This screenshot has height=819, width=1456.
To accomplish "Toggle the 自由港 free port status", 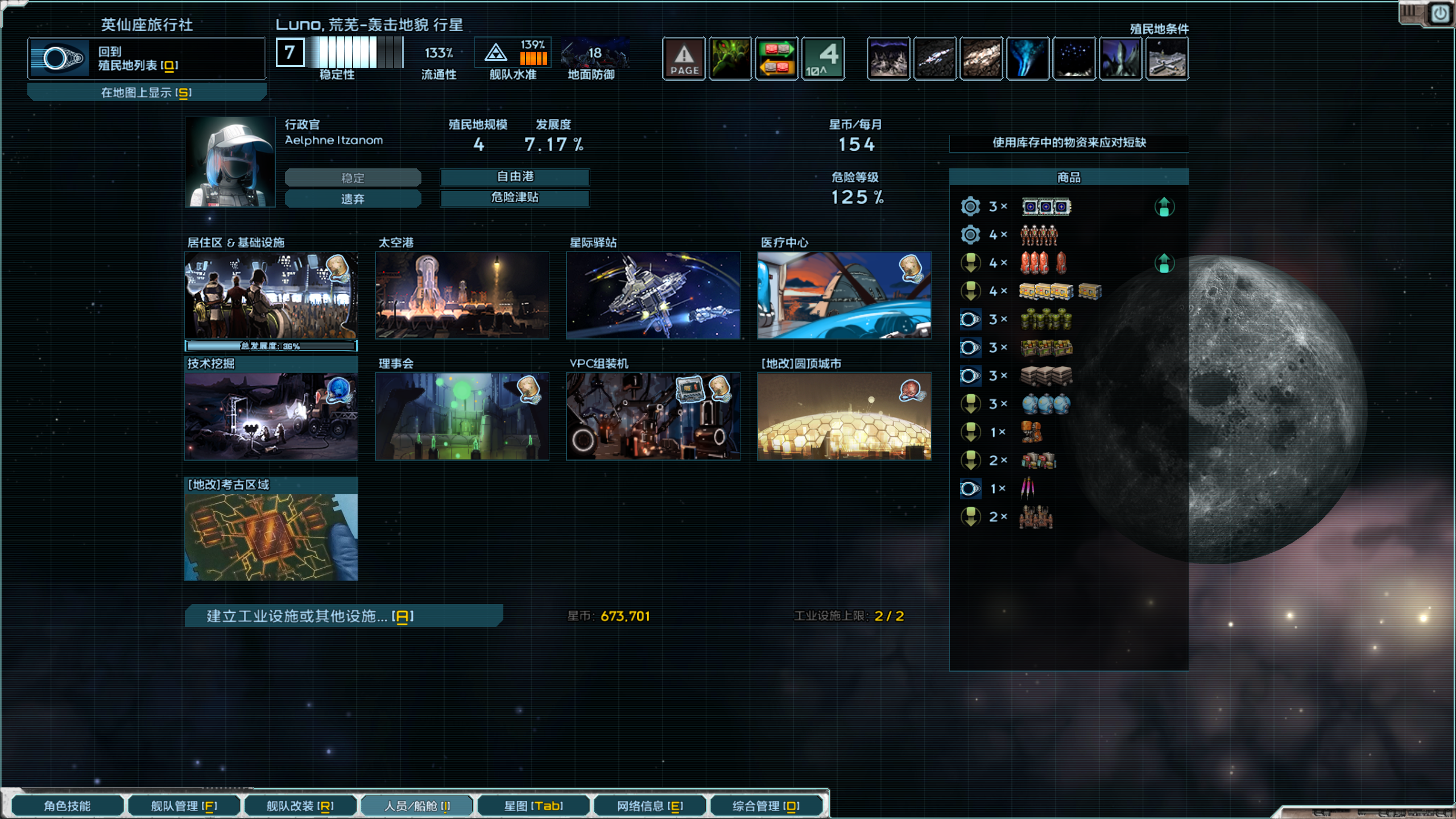I will coord(514,177).
